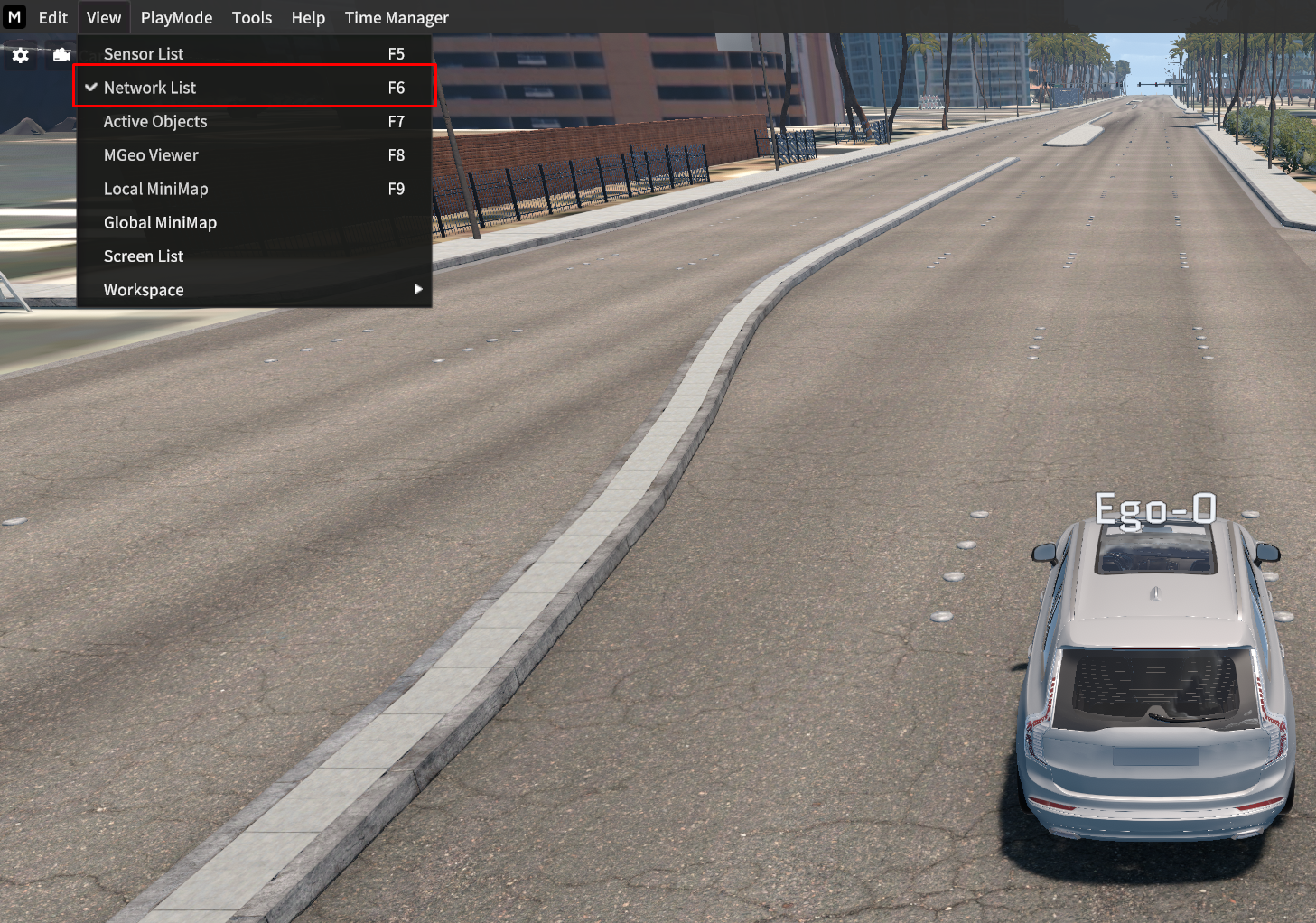Open the MGeo Viewer

(151, 155)
